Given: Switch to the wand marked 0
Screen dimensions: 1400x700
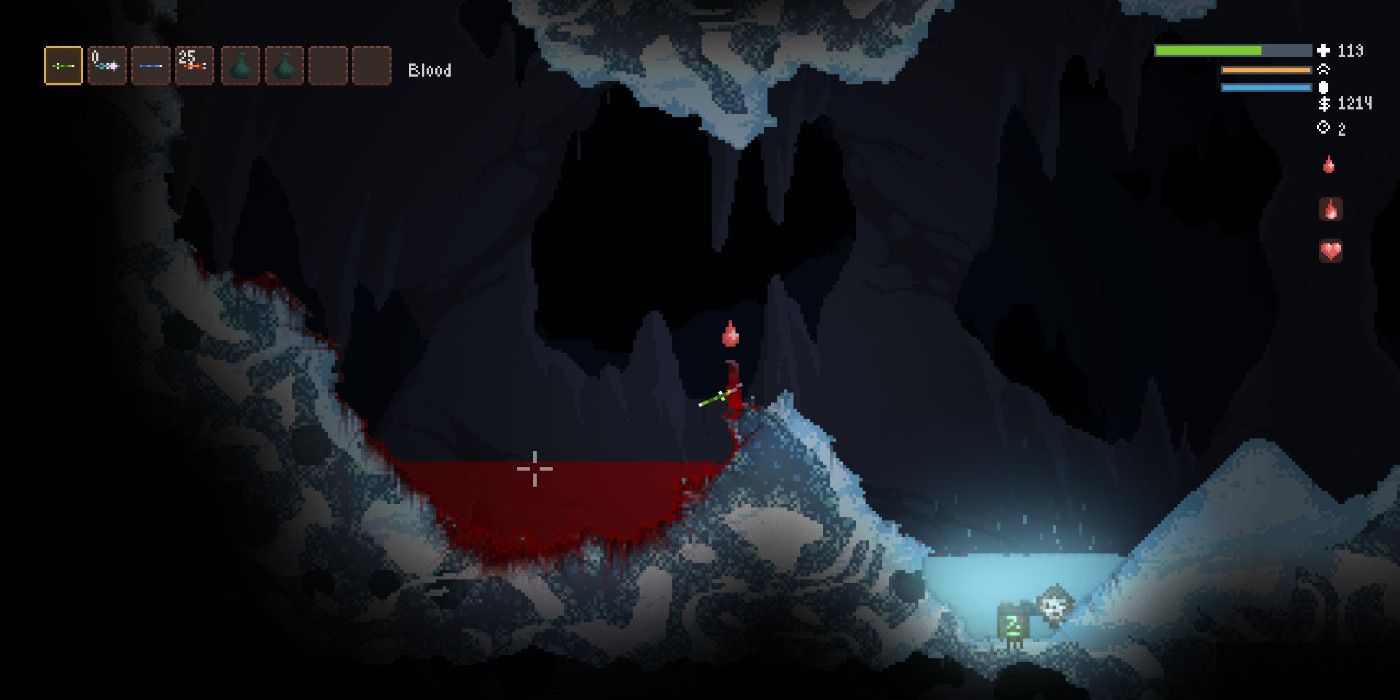Looking at the screenshot, I should coord(107,66).
